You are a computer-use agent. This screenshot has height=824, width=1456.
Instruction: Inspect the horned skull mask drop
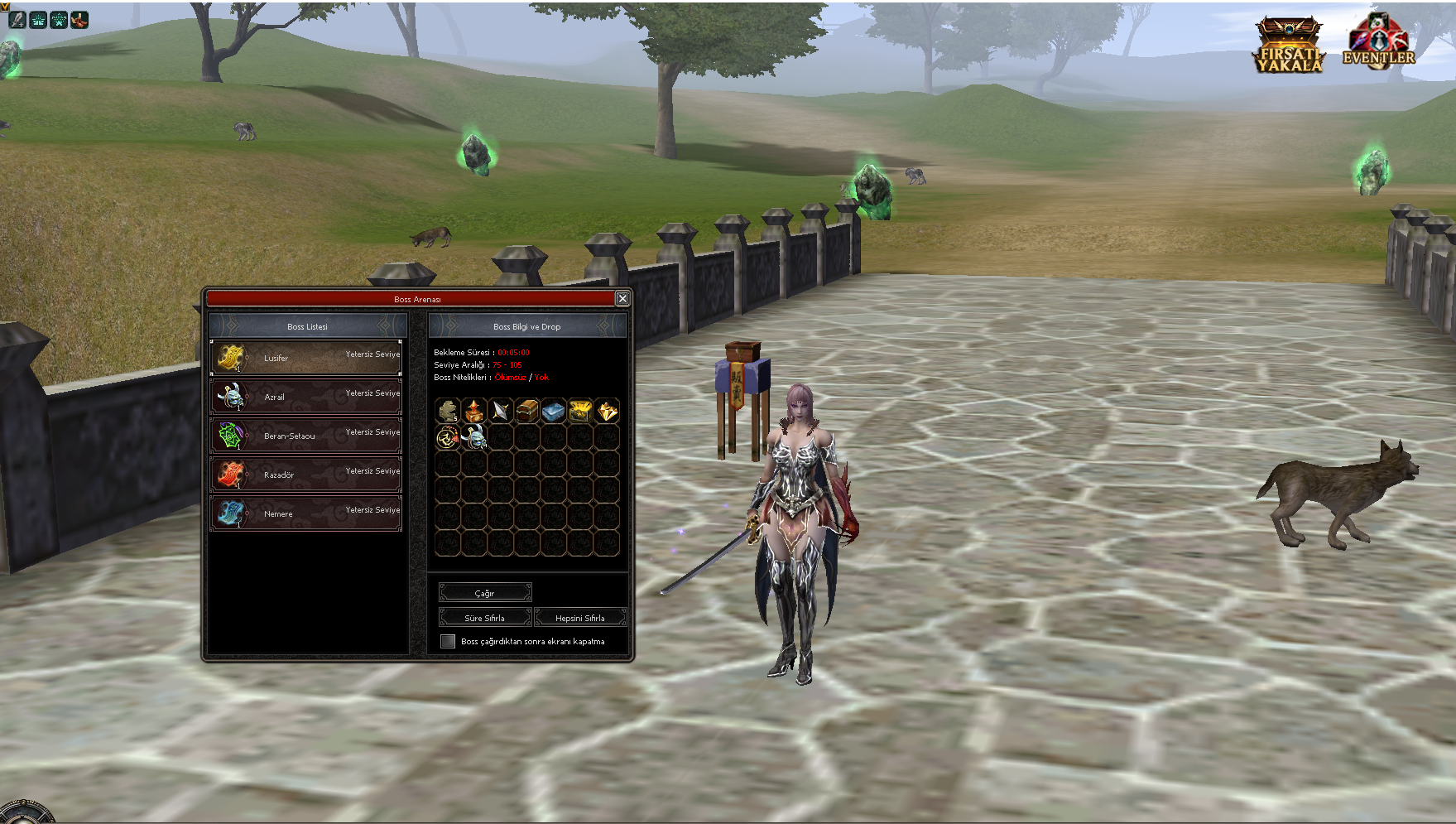tap(474, 437)
